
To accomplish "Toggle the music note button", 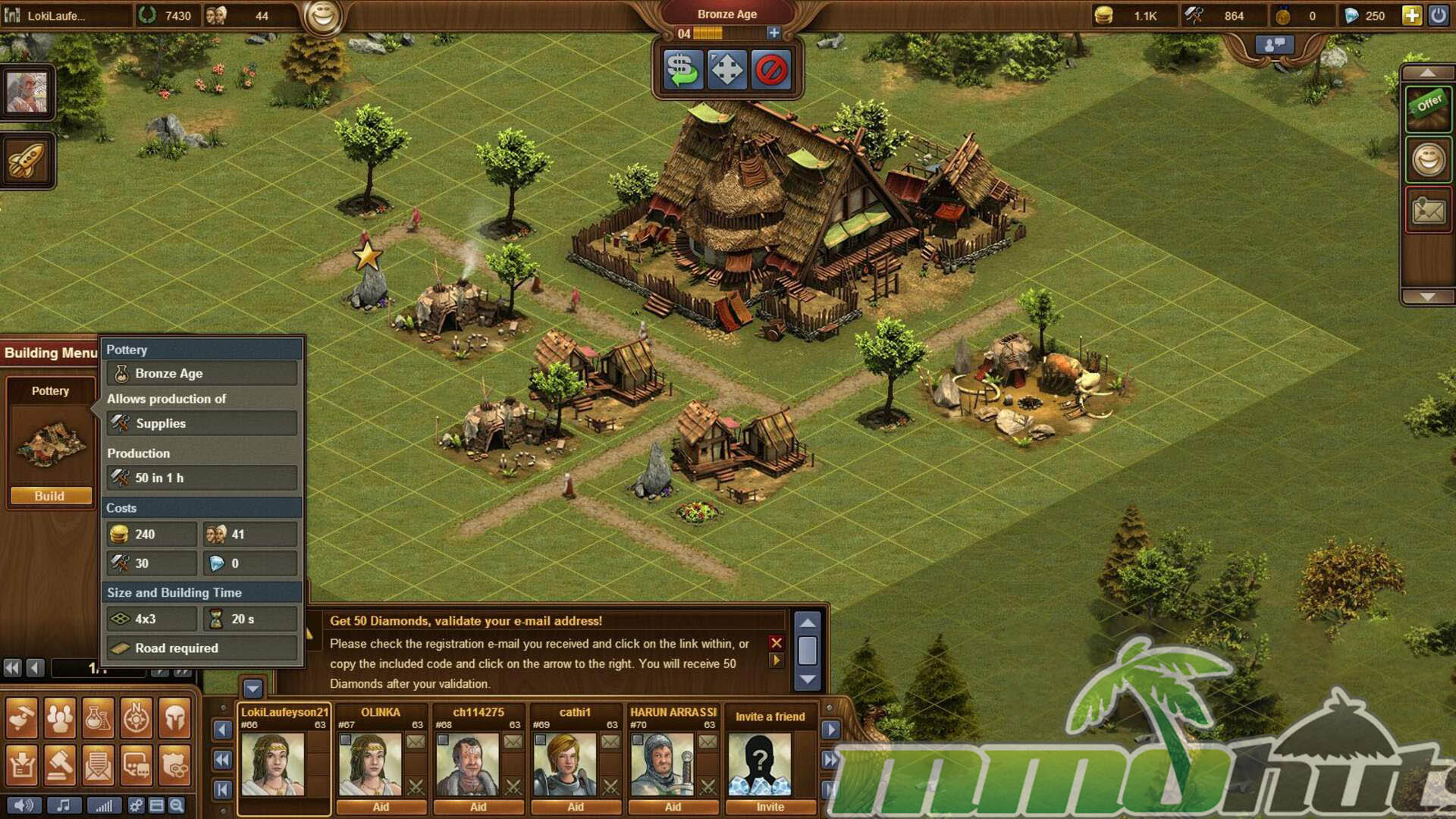I will 64,805.
